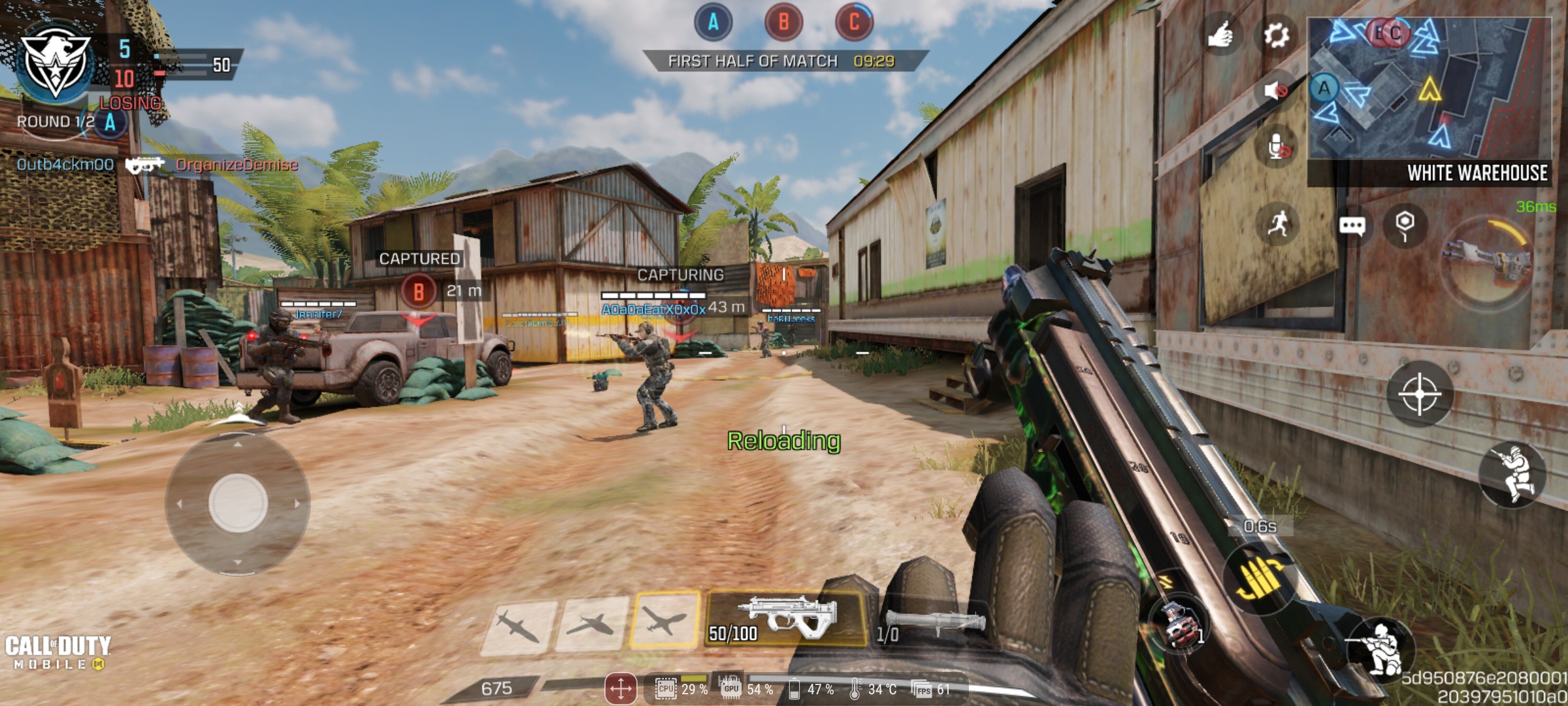Open the quick chat bubble
Viewport: 1568px width, 706px height.
coord(1352,226)
